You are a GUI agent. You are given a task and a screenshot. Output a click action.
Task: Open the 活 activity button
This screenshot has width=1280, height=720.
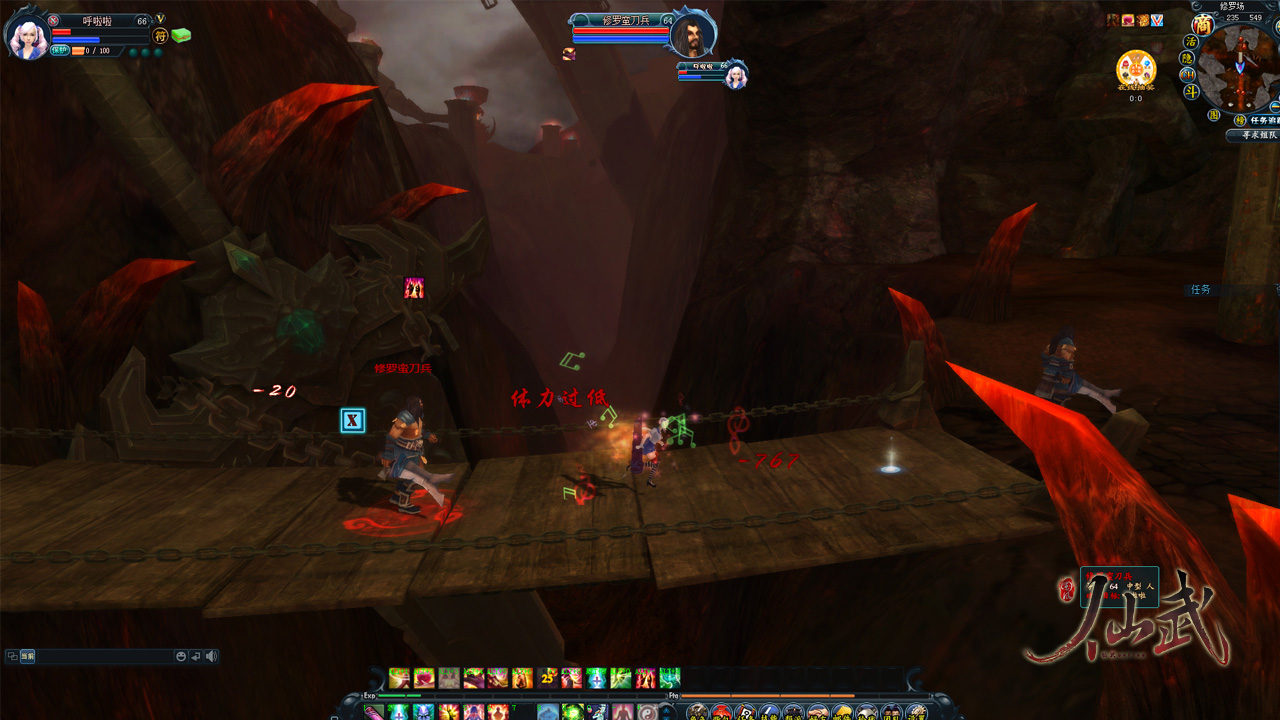(x=1190, y=42)
